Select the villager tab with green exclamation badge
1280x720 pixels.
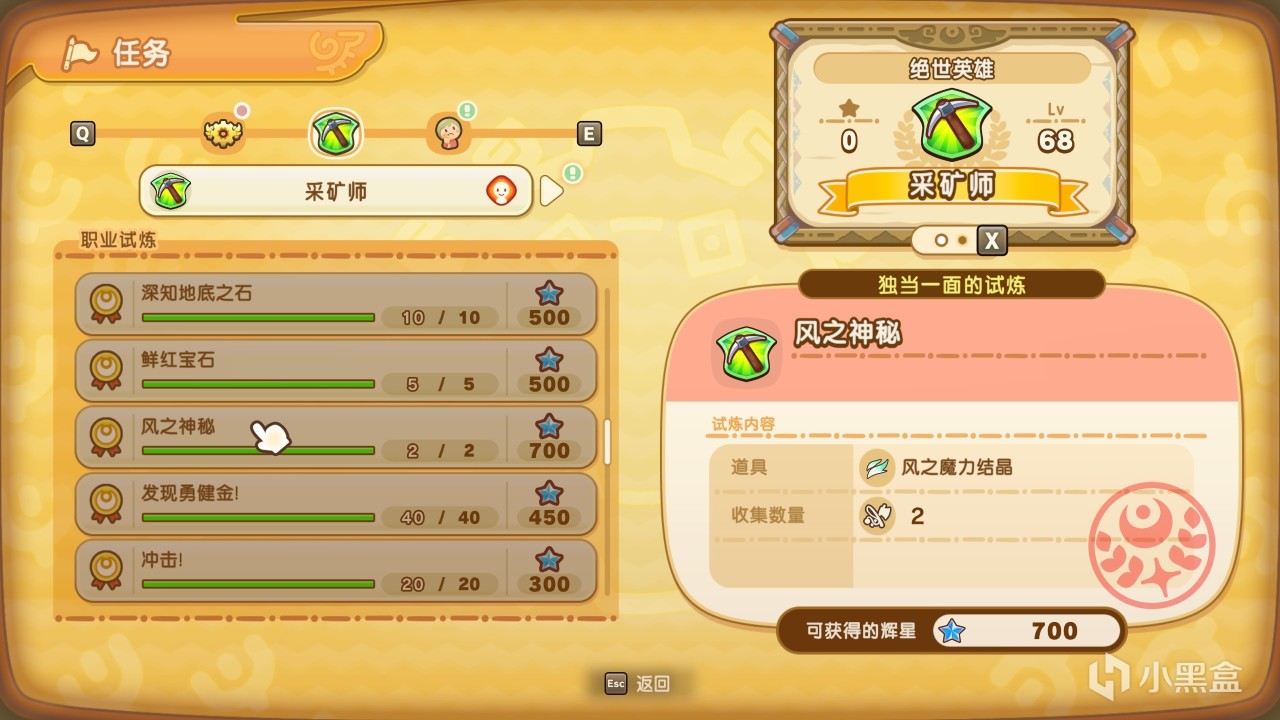point(448,133)
